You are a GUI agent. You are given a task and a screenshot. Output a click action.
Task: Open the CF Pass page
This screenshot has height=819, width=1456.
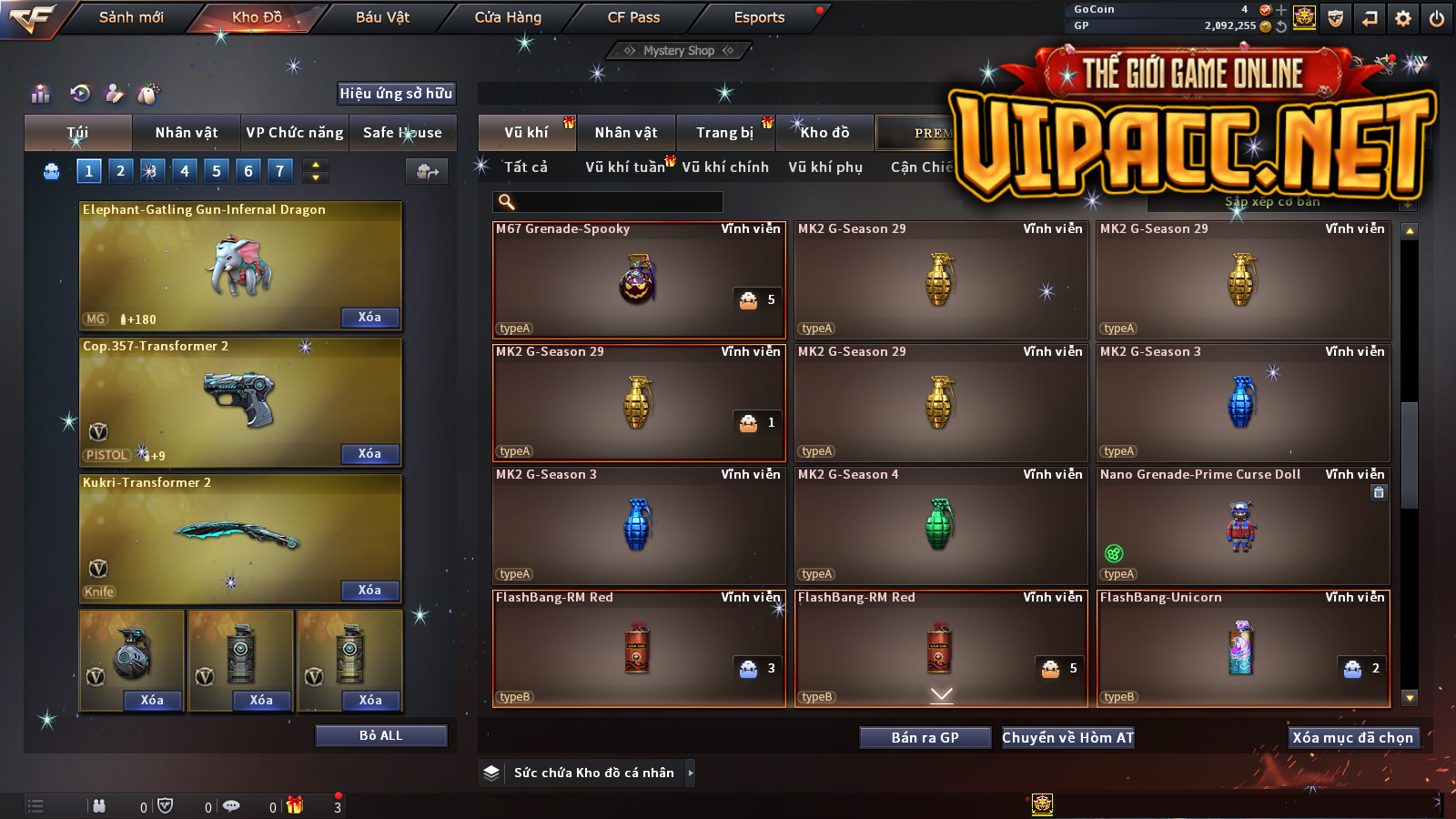(x=633, y=17)
